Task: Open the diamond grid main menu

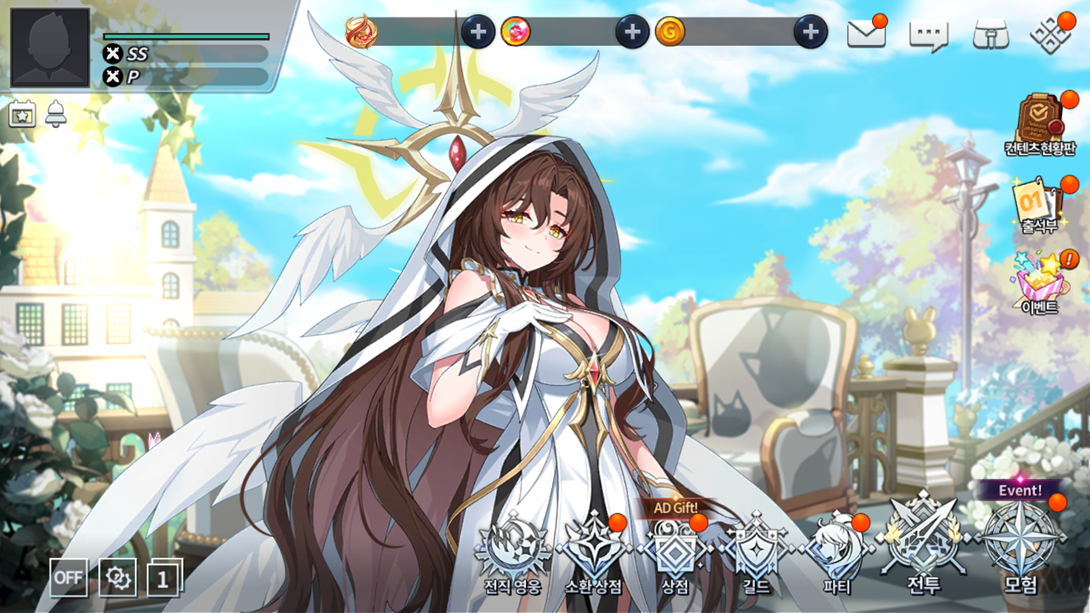Action: point(1050,34)
